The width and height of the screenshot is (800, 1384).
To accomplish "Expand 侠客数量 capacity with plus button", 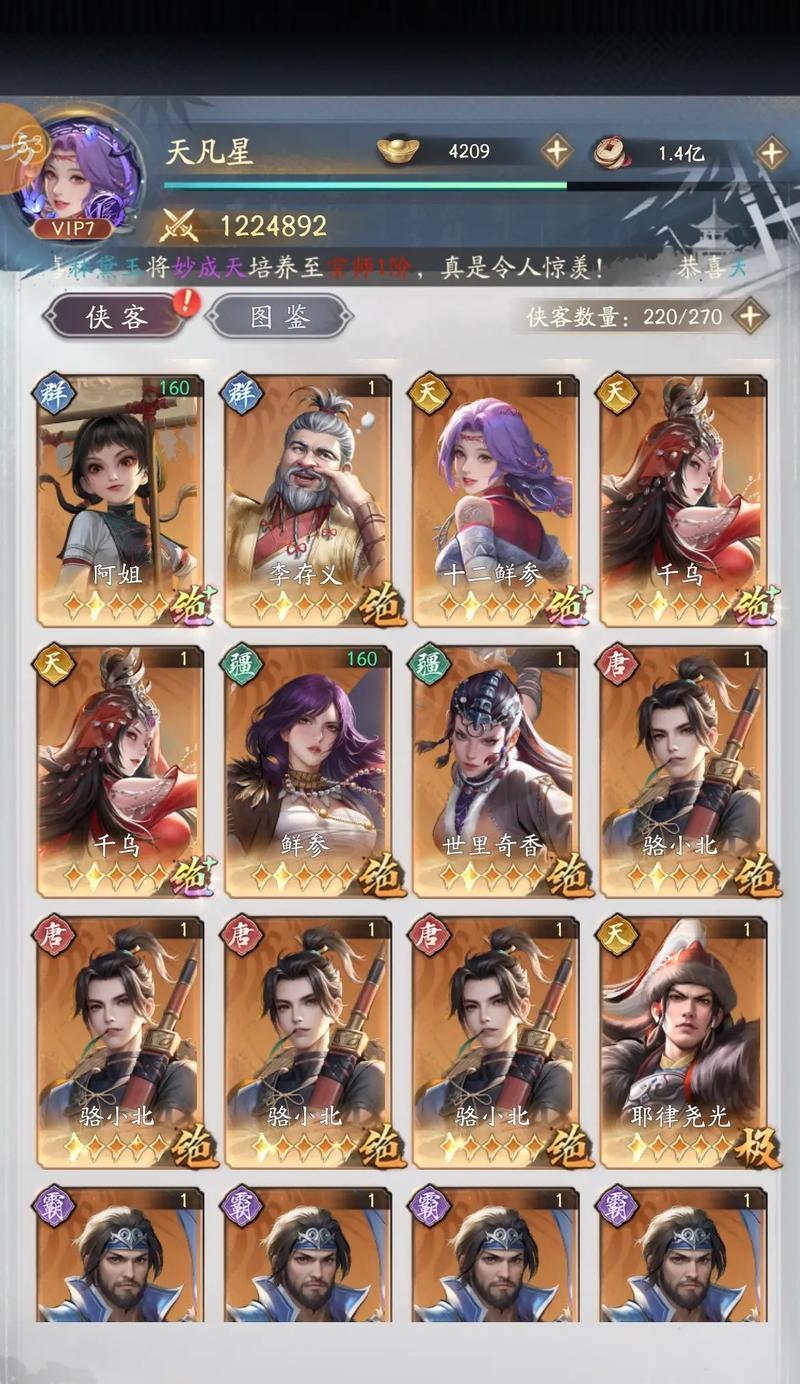I will pos(750,317).
